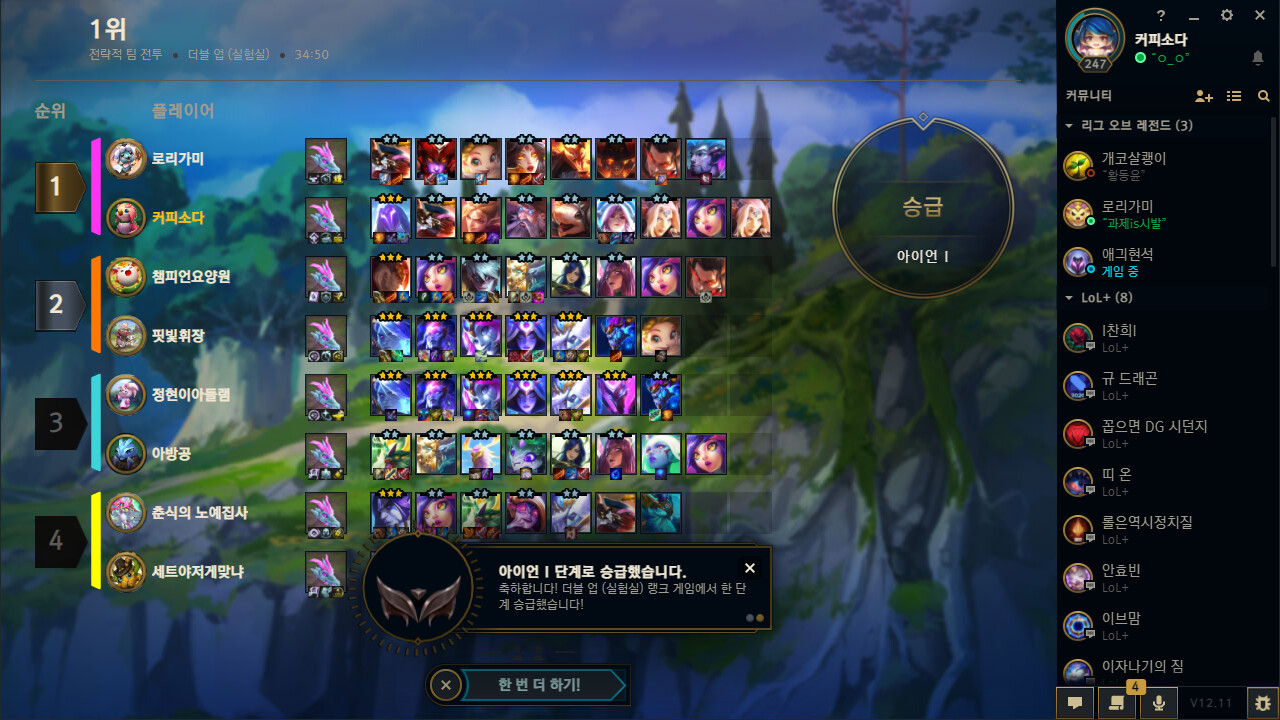Toggle online status dot under 커피소다

pyautogui.click(x=1139, y=57)
